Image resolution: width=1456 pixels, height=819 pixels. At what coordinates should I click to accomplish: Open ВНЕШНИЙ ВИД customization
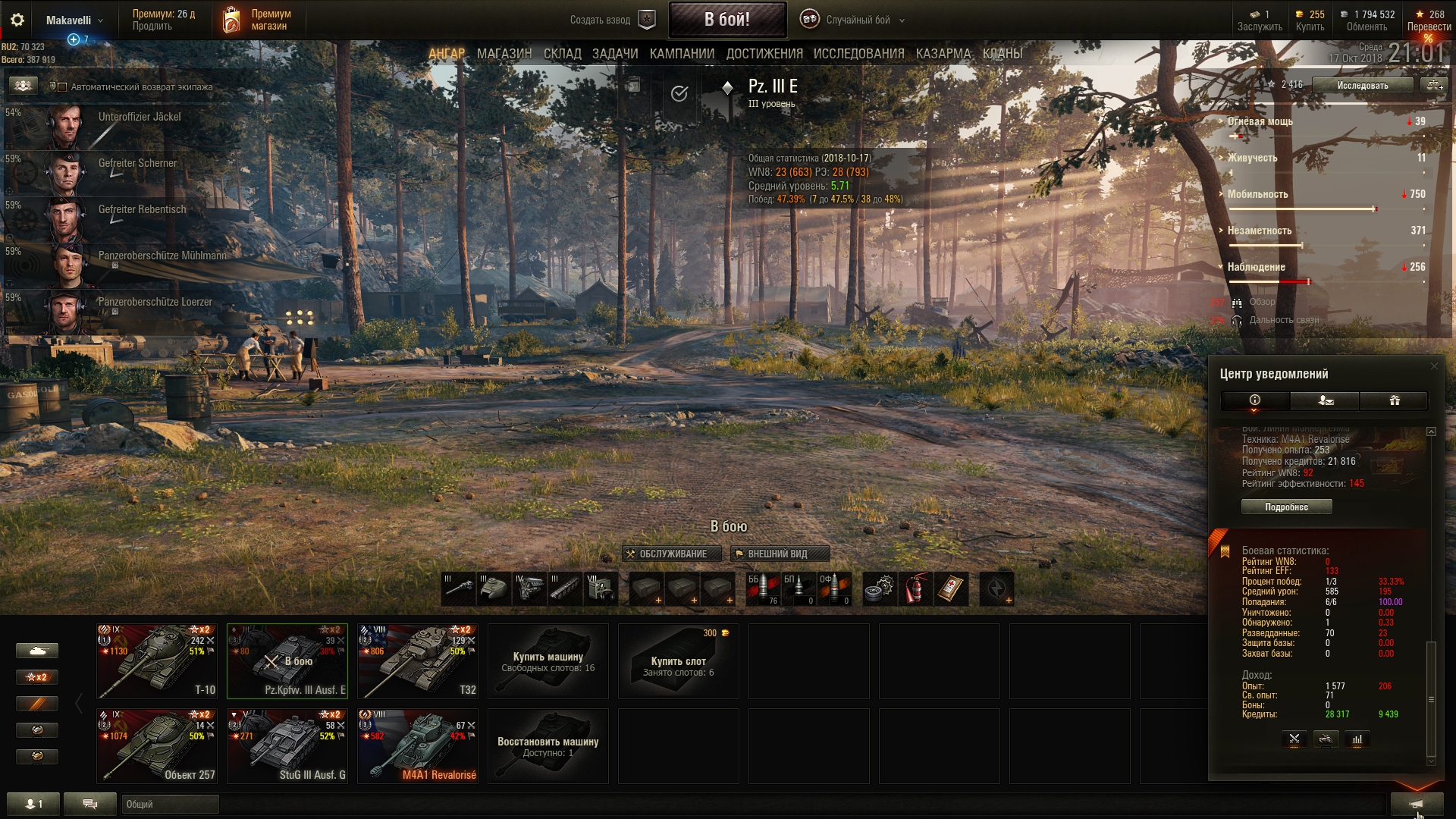tap(780, 554)
